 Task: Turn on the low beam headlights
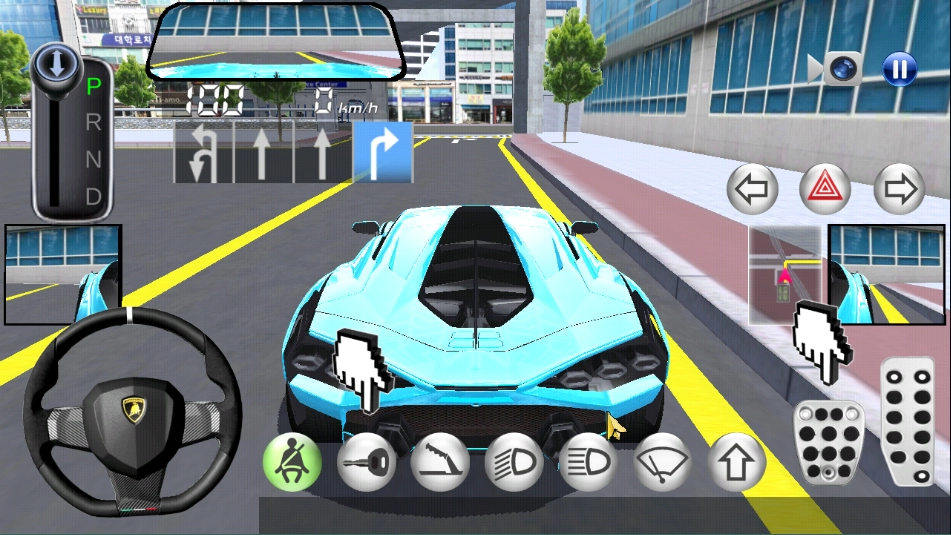[514, 462]
